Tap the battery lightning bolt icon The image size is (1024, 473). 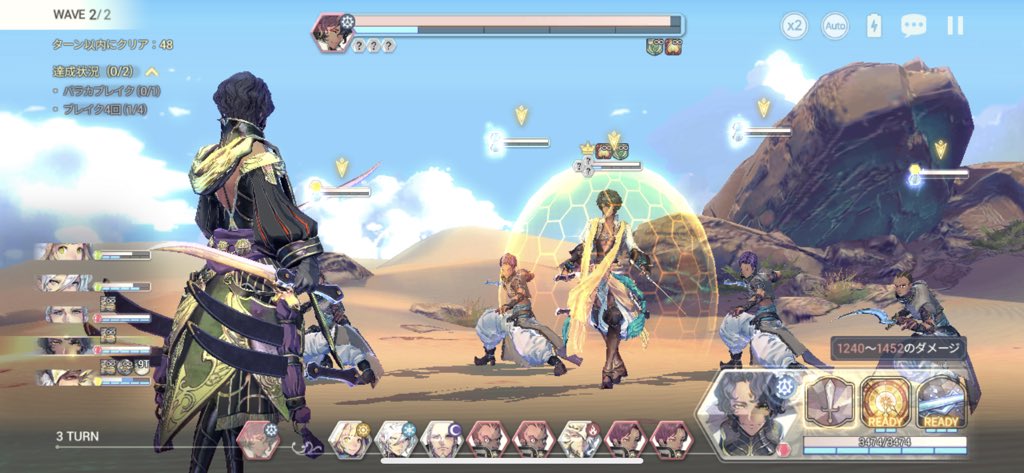click(x=874, y=27)
